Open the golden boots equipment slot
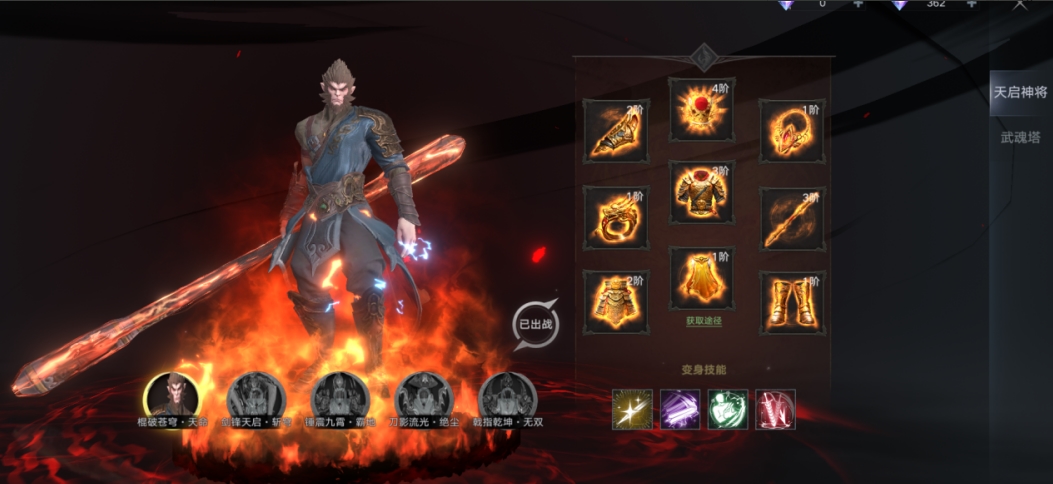This screenshot has height=484, width=1053. tap(791, 302)
